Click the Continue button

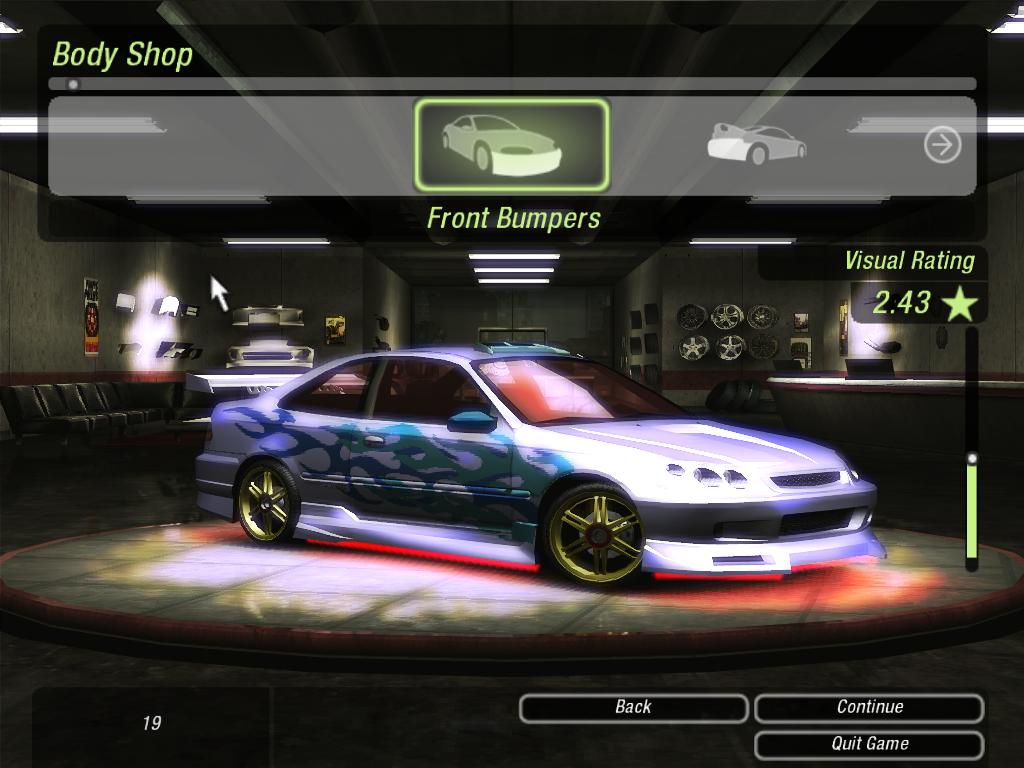[869, 708]
